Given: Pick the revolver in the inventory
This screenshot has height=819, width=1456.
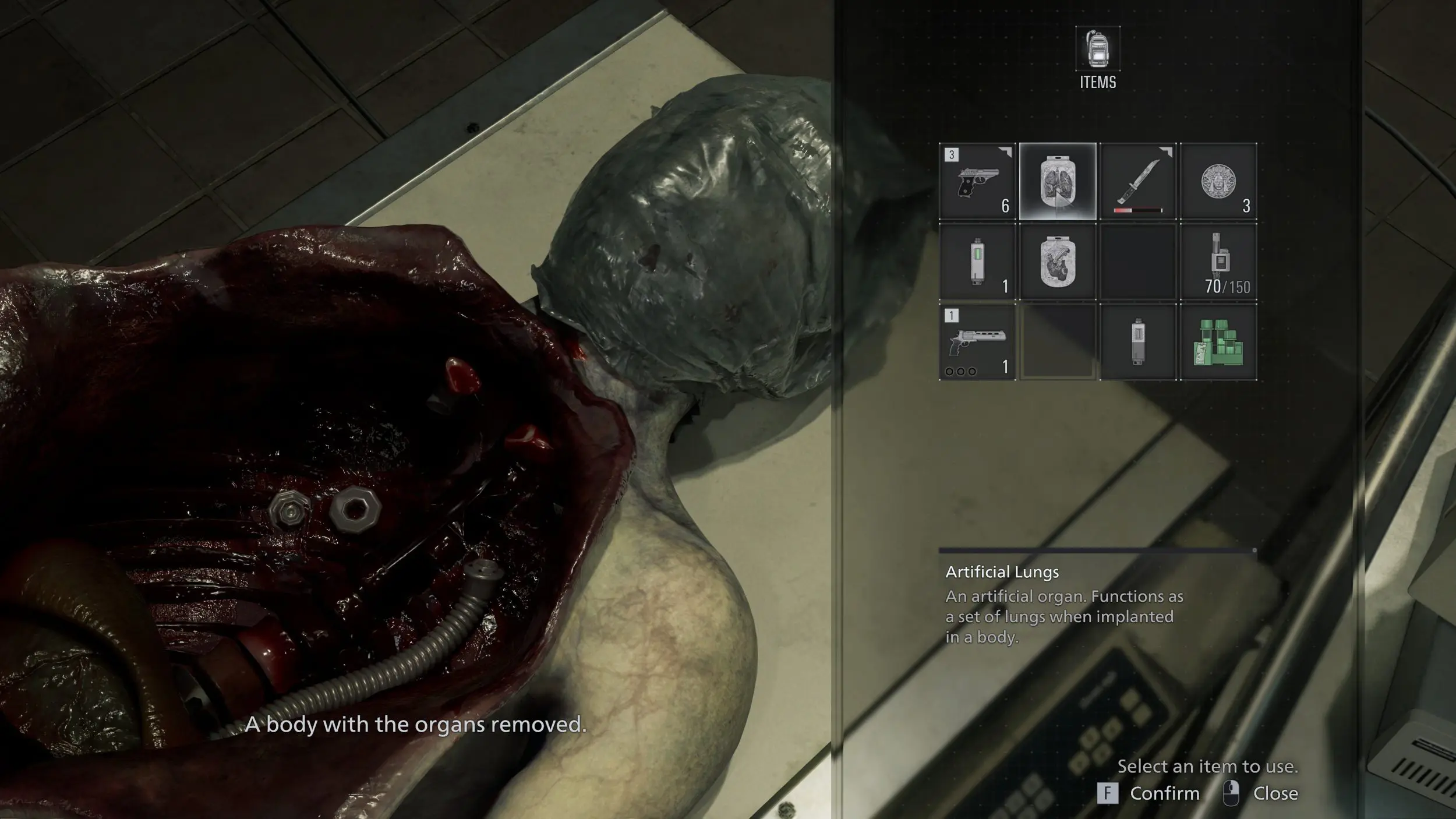Looking at the screenshot, I should pos(978,342).
